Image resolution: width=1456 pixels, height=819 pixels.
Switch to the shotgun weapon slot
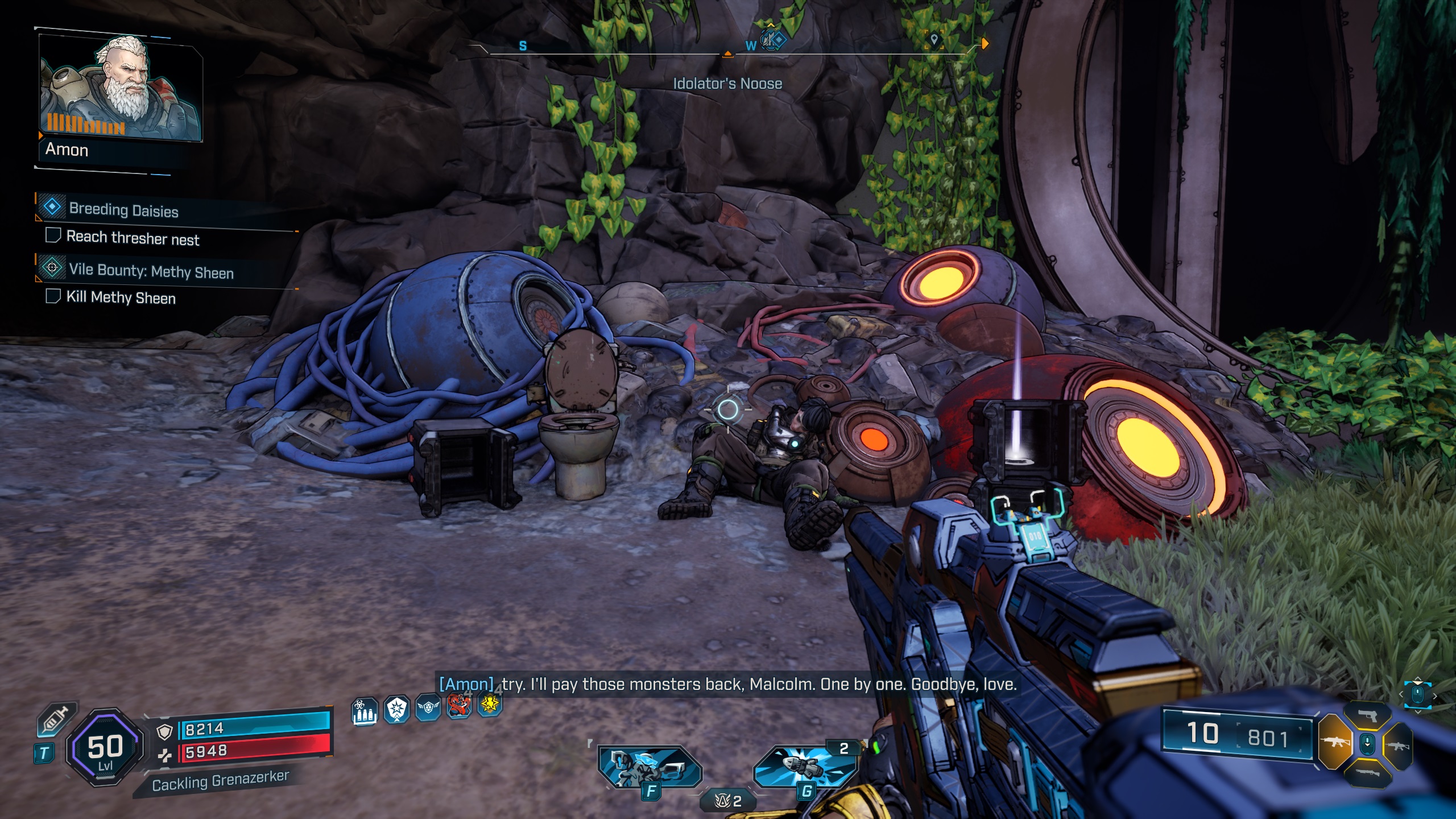point(1367,772)
